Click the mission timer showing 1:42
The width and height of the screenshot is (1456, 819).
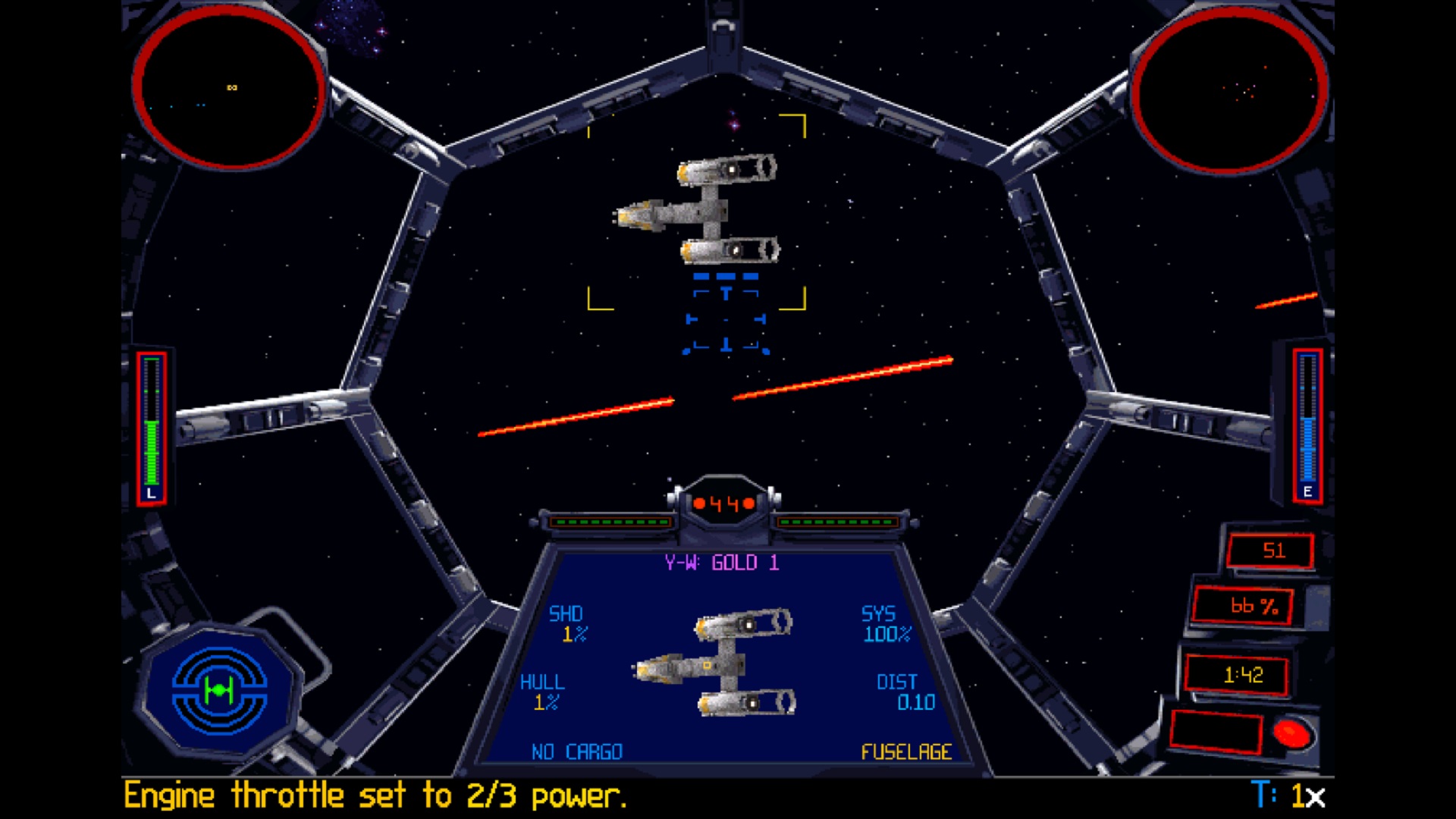1244,672
